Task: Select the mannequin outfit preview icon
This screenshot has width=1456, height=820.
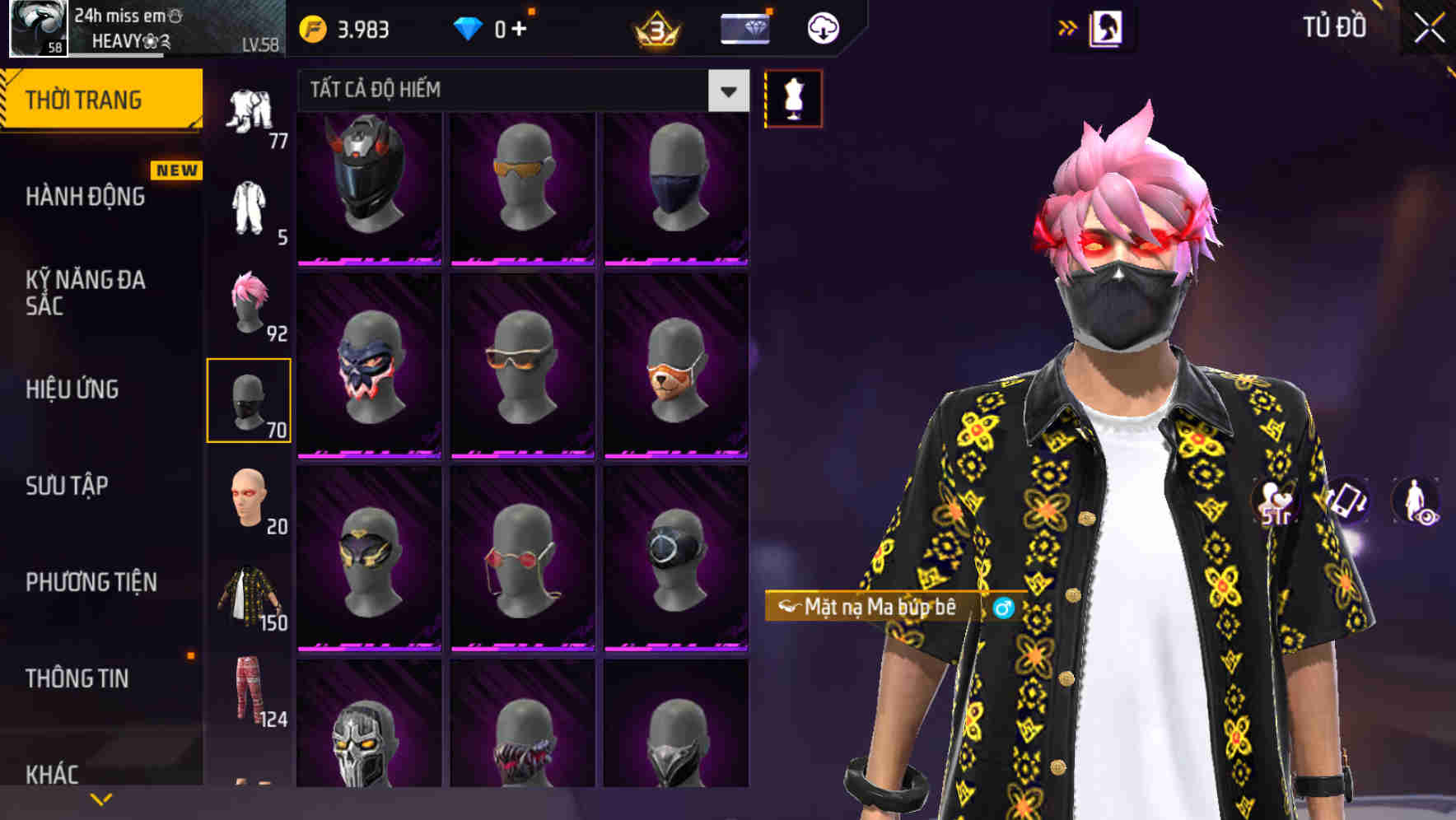Action: tap(793, 99)
